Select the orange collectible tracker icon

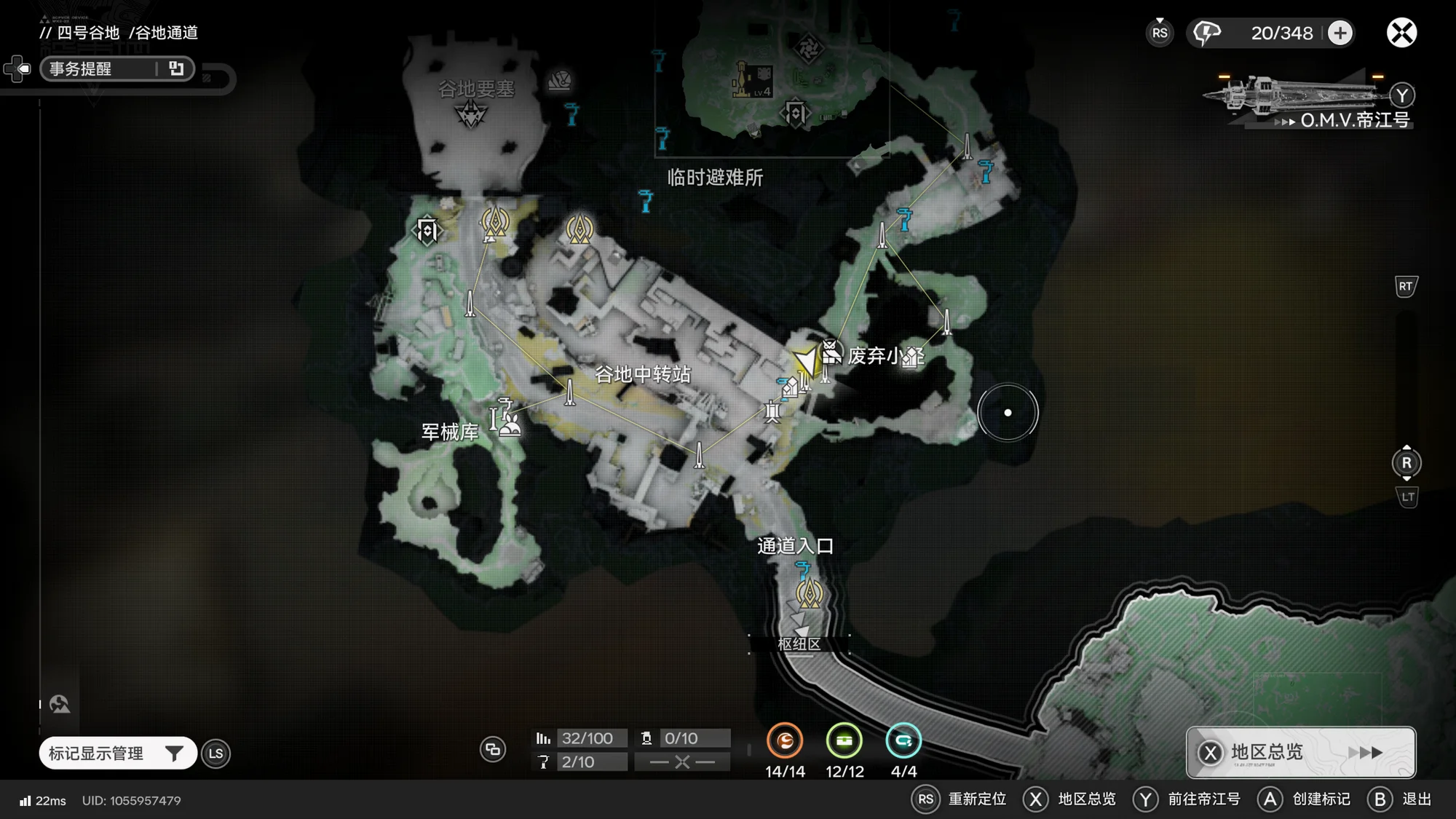coord(785,741)
